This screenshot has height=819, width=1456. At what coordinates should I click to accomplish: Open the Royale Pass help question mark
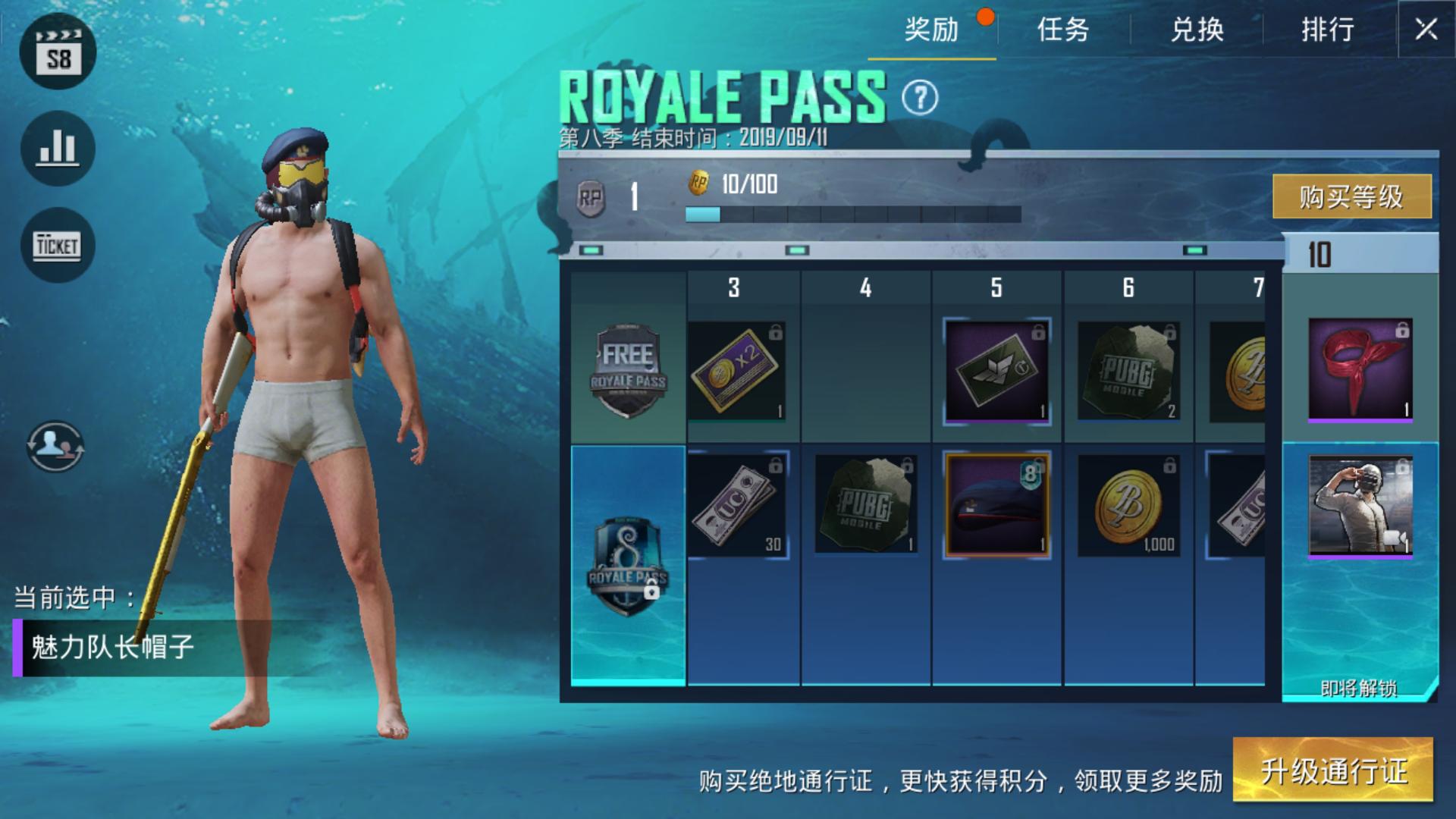920,98
